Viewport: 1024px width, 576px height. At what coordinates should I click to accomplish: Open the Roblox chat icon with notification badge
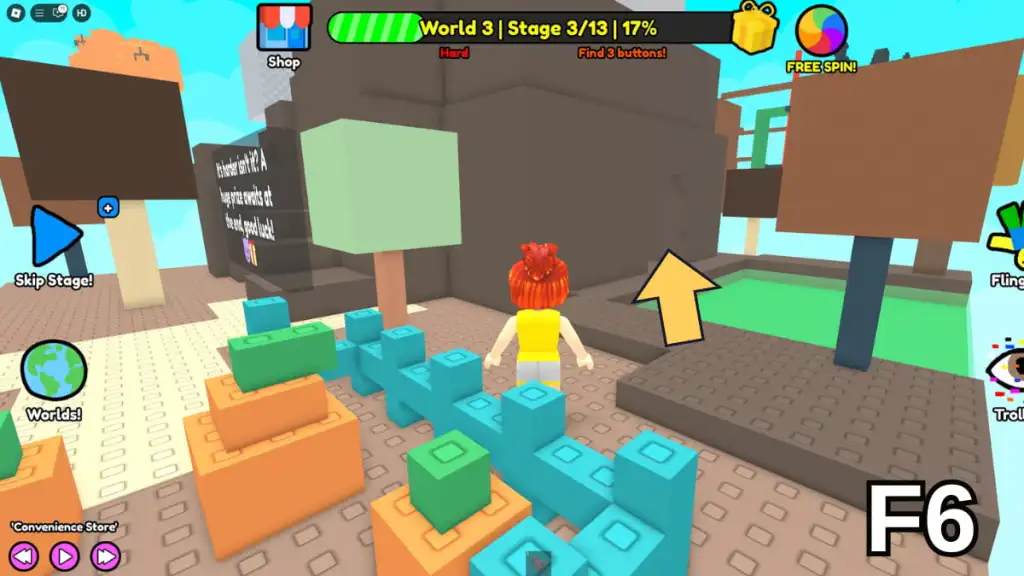click(x=58, y=13)
